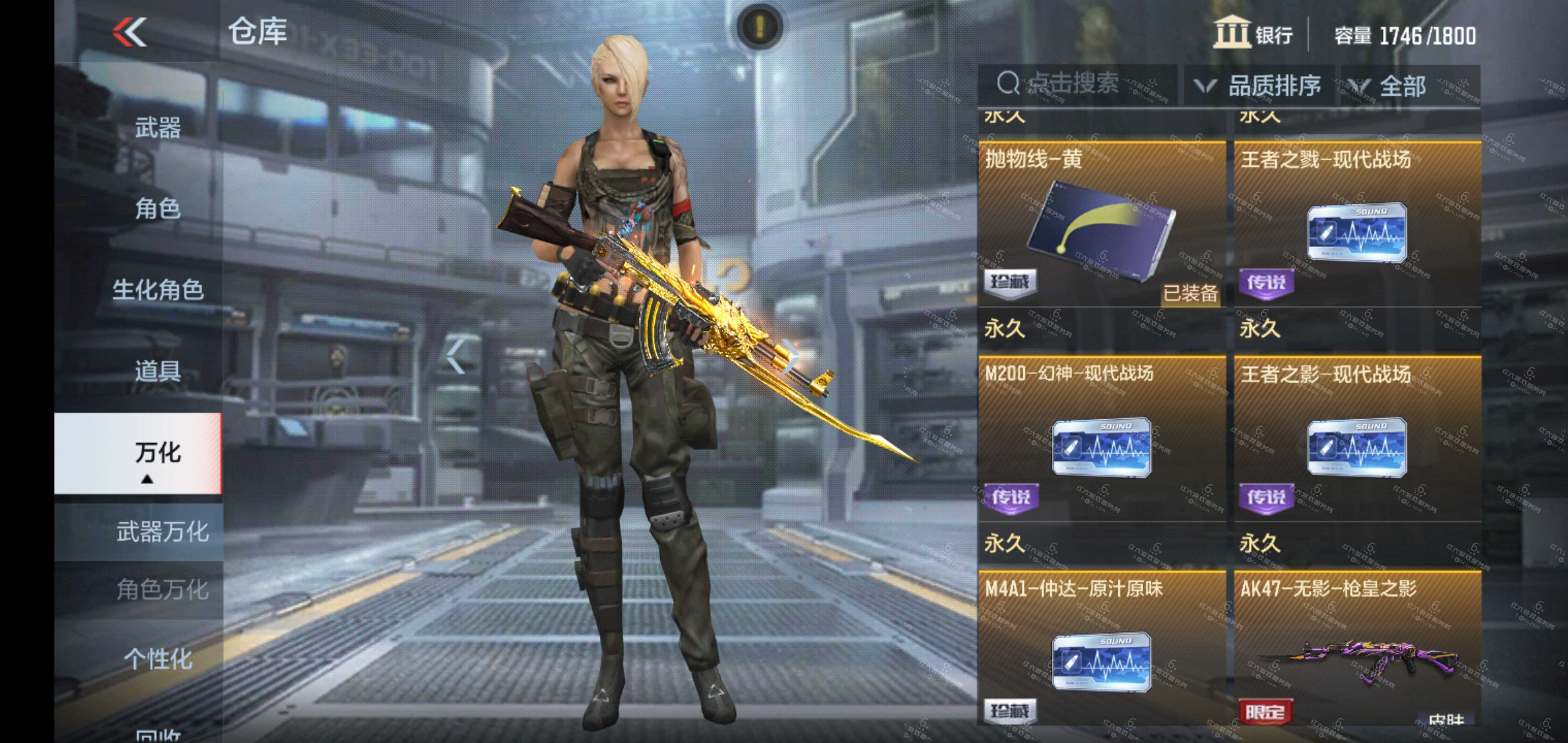Select the 生化角色 category

tap(157, 290)
